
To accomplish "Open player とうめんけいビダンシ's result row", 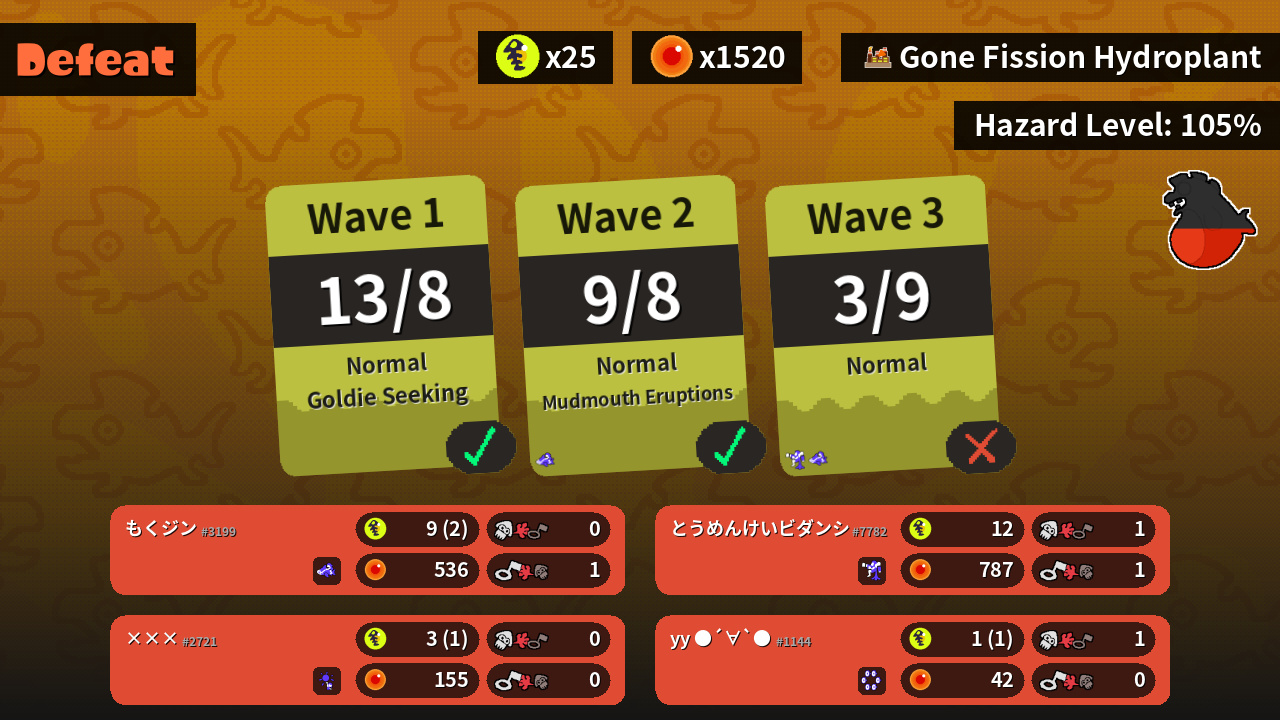I will click(912, 550).
